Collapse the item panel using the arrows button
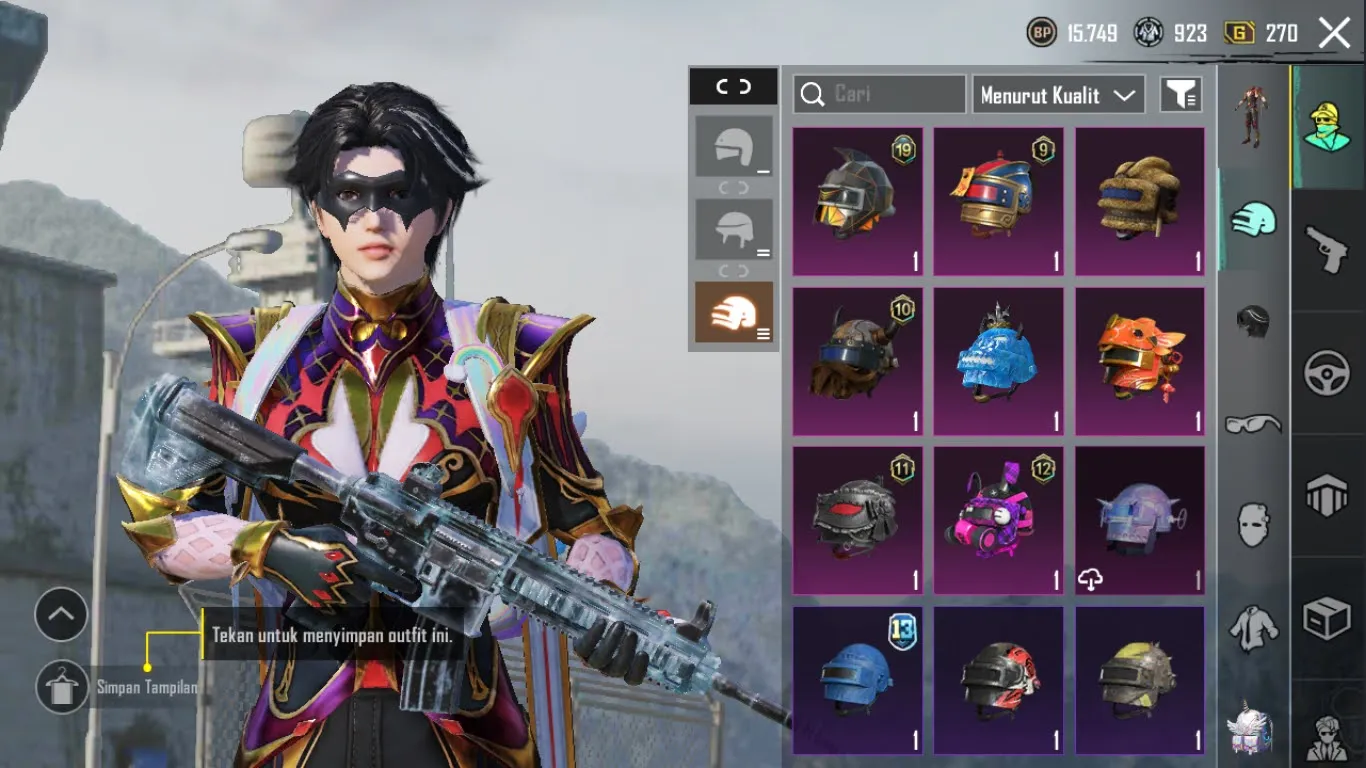 click(x=734, y=87)
